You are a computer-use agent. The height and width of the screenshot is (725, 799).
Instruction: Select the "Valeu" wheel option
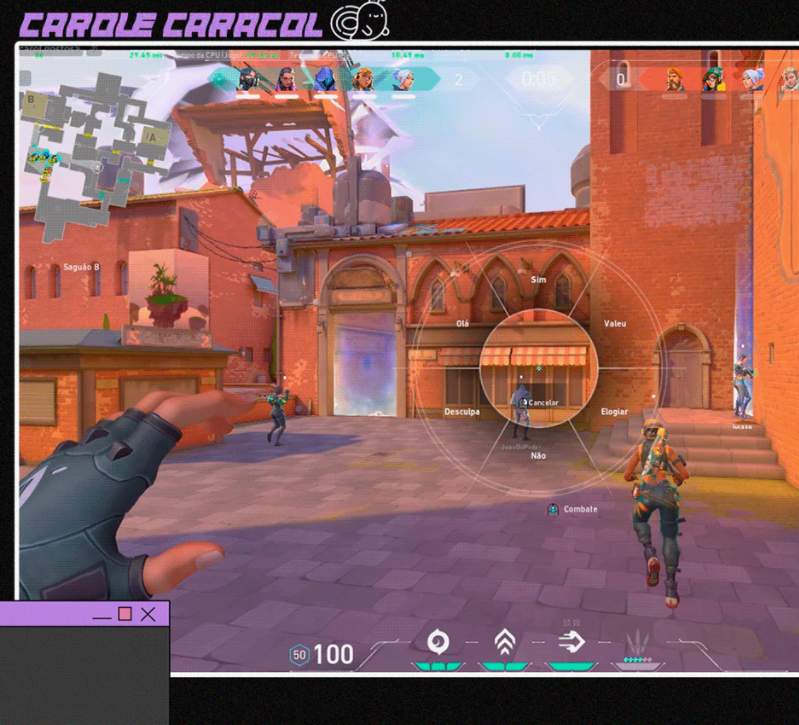point(615,324)
